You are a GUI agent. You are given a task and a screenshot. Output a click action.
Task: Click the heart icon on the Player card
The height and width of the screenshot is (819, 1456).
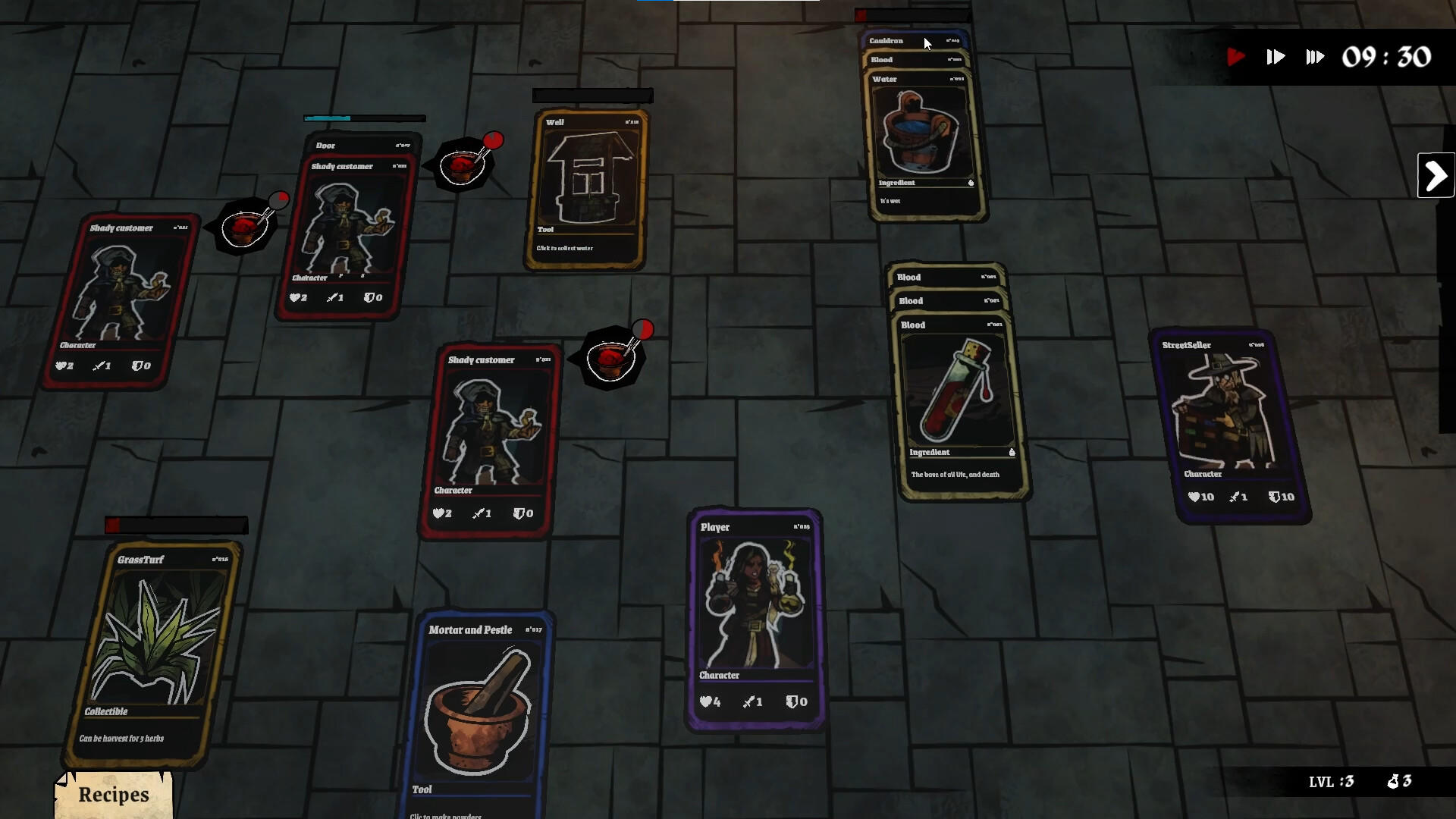tap(705, 701)
